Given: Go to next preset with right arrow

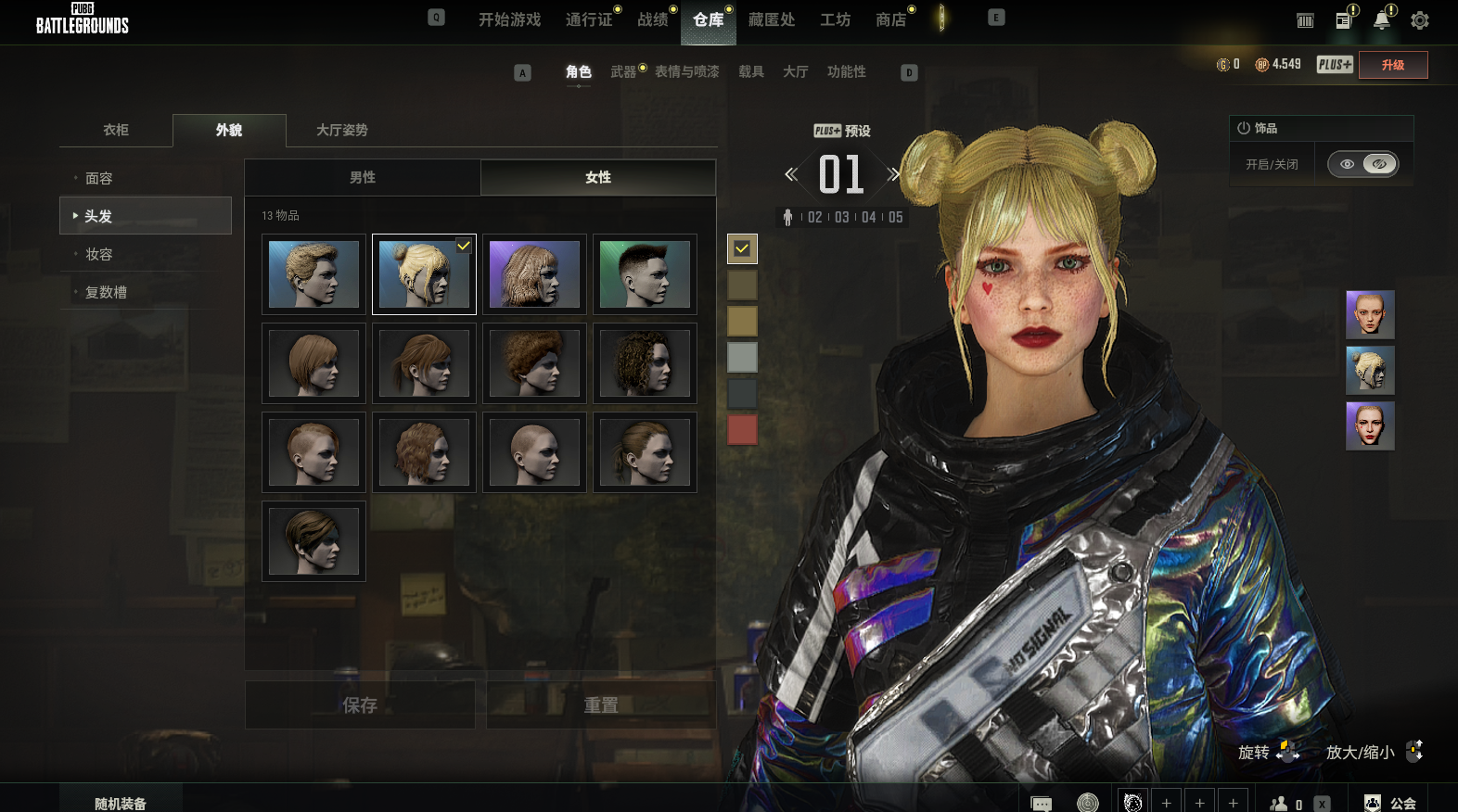Looking at the screenshot, I should coord(893,174).
